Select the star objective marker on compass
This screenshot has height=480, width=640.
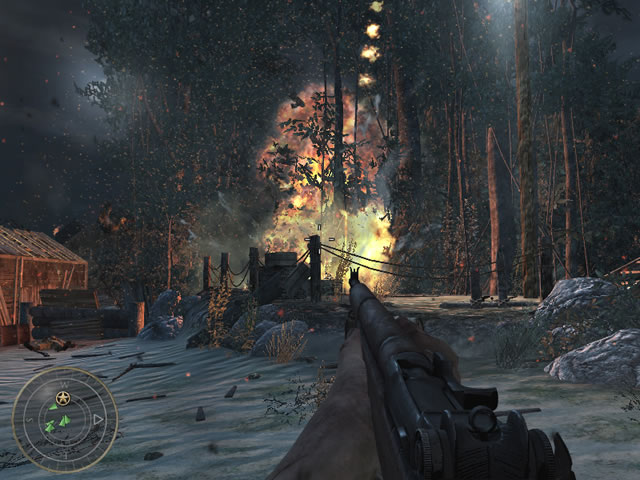click(63, 399)
